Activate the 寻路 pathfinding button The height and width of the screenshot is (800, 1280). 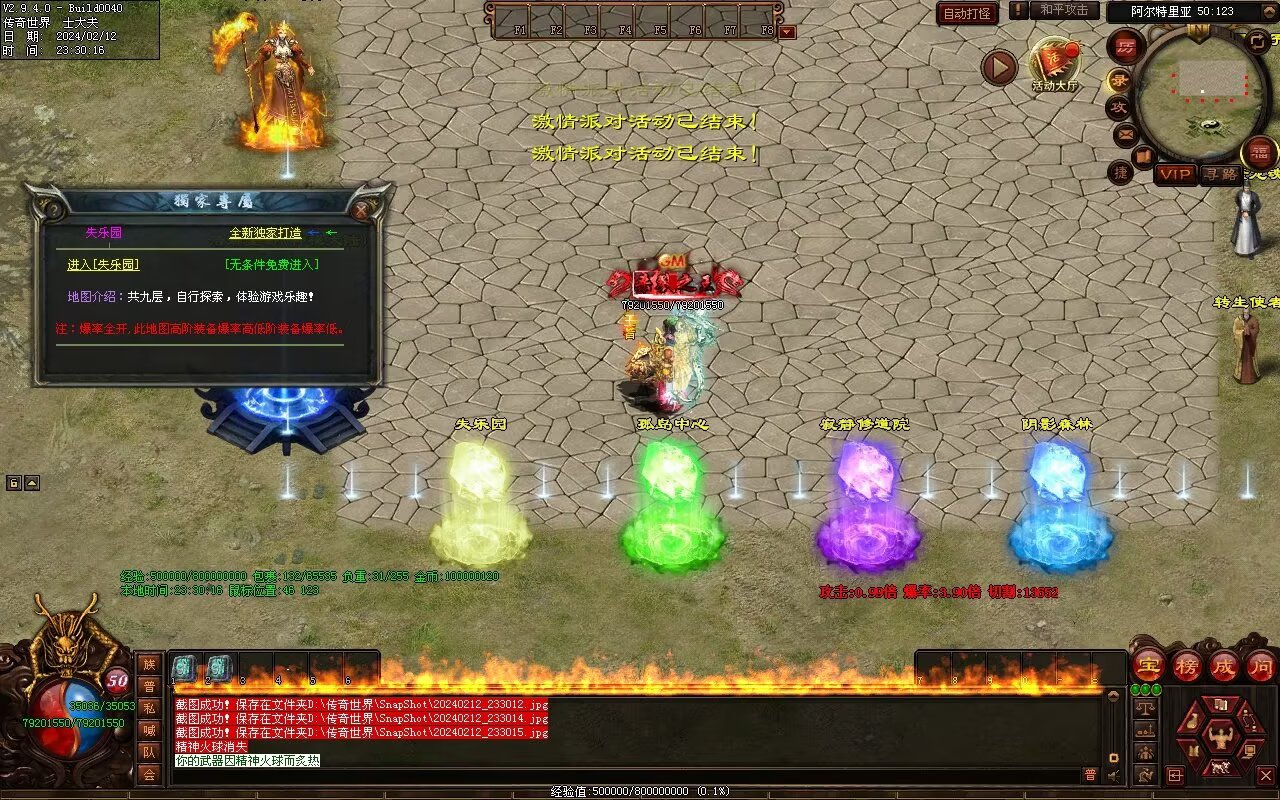1220,174
